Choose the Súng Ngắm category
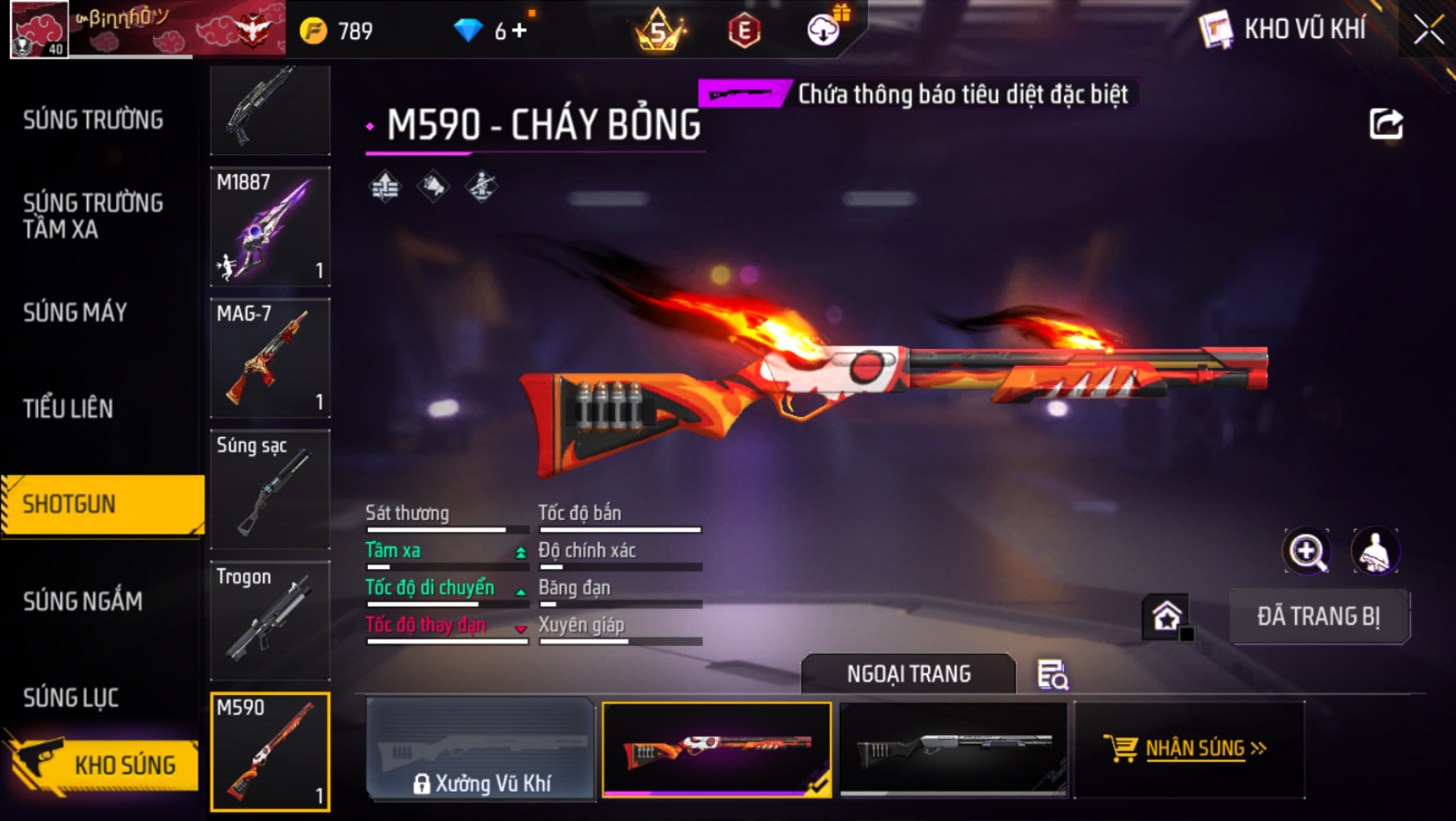1456x821 pixels. point(83,601)
